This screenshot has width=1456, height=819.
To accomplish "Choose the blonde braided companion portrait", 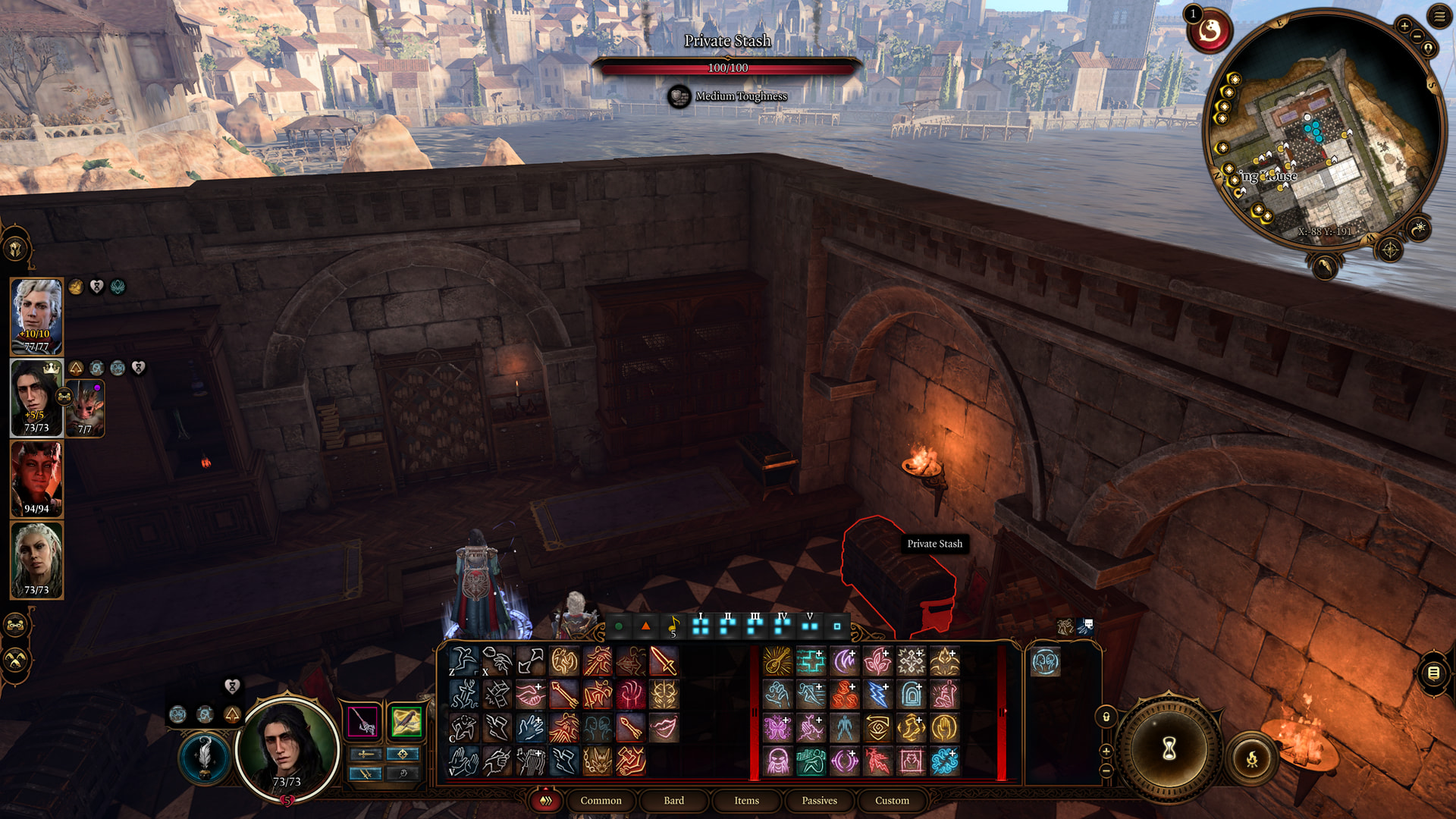I will point(36,560).
